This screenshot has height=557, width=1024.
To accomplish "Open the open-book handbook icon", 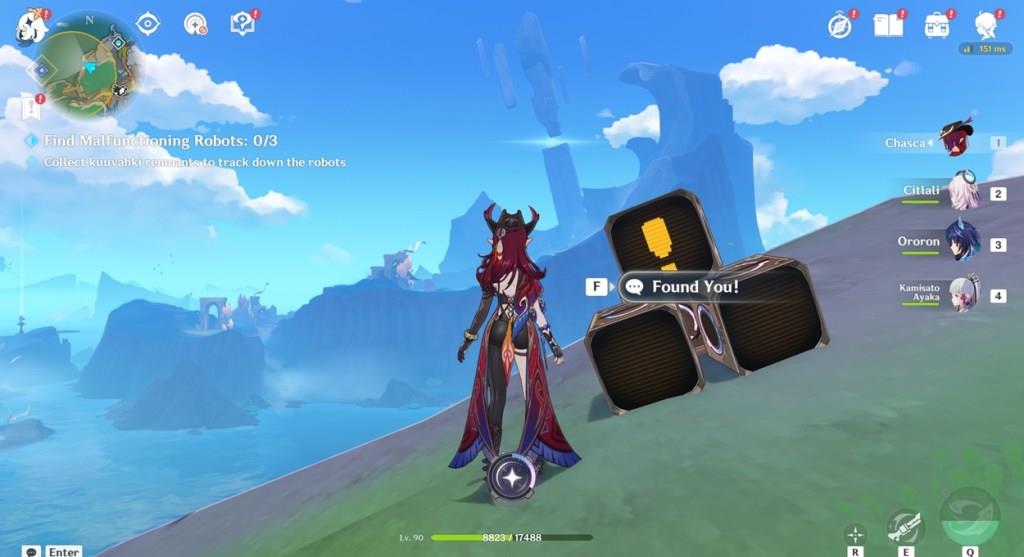I will (x=888, y=25).
